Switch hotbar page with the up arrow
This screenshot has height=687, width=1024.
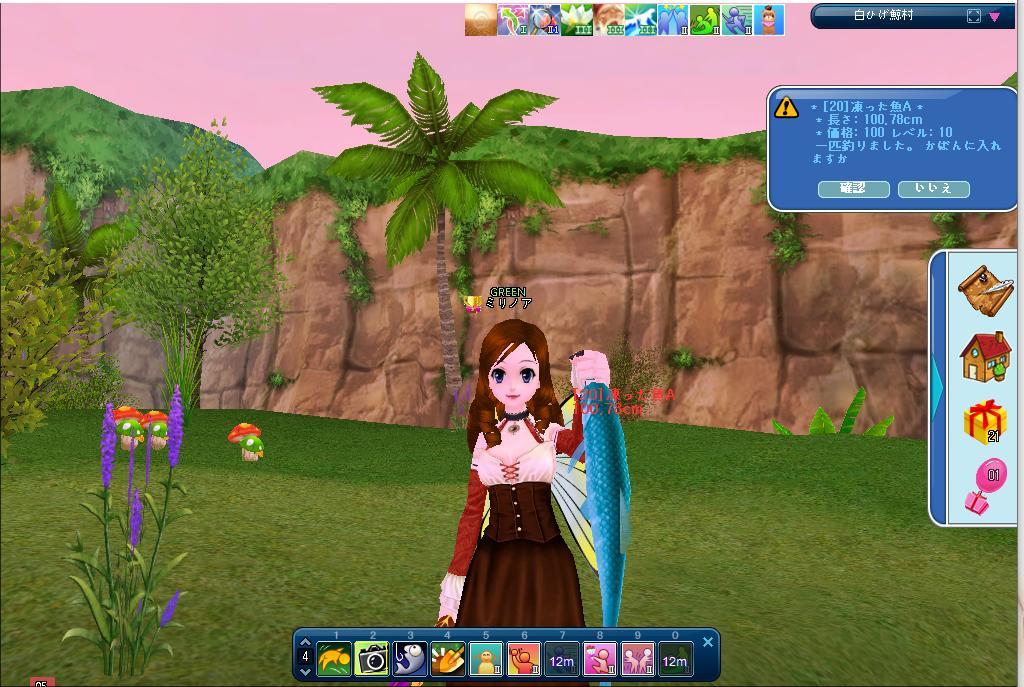click(x=305, y=643)
